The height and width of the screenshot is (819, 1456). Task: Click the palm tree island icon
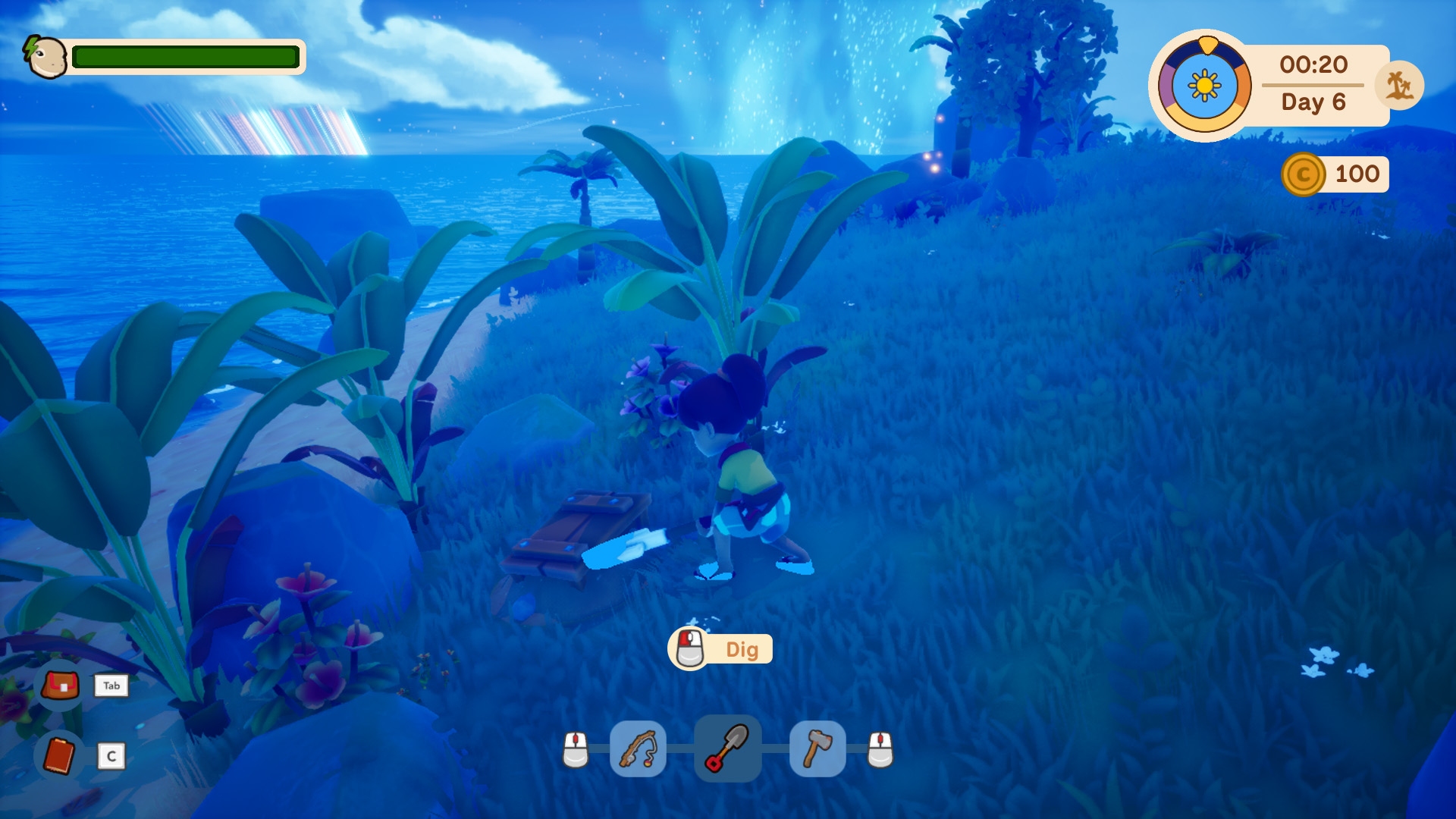pyautogui.click(x=1400, y=86)
